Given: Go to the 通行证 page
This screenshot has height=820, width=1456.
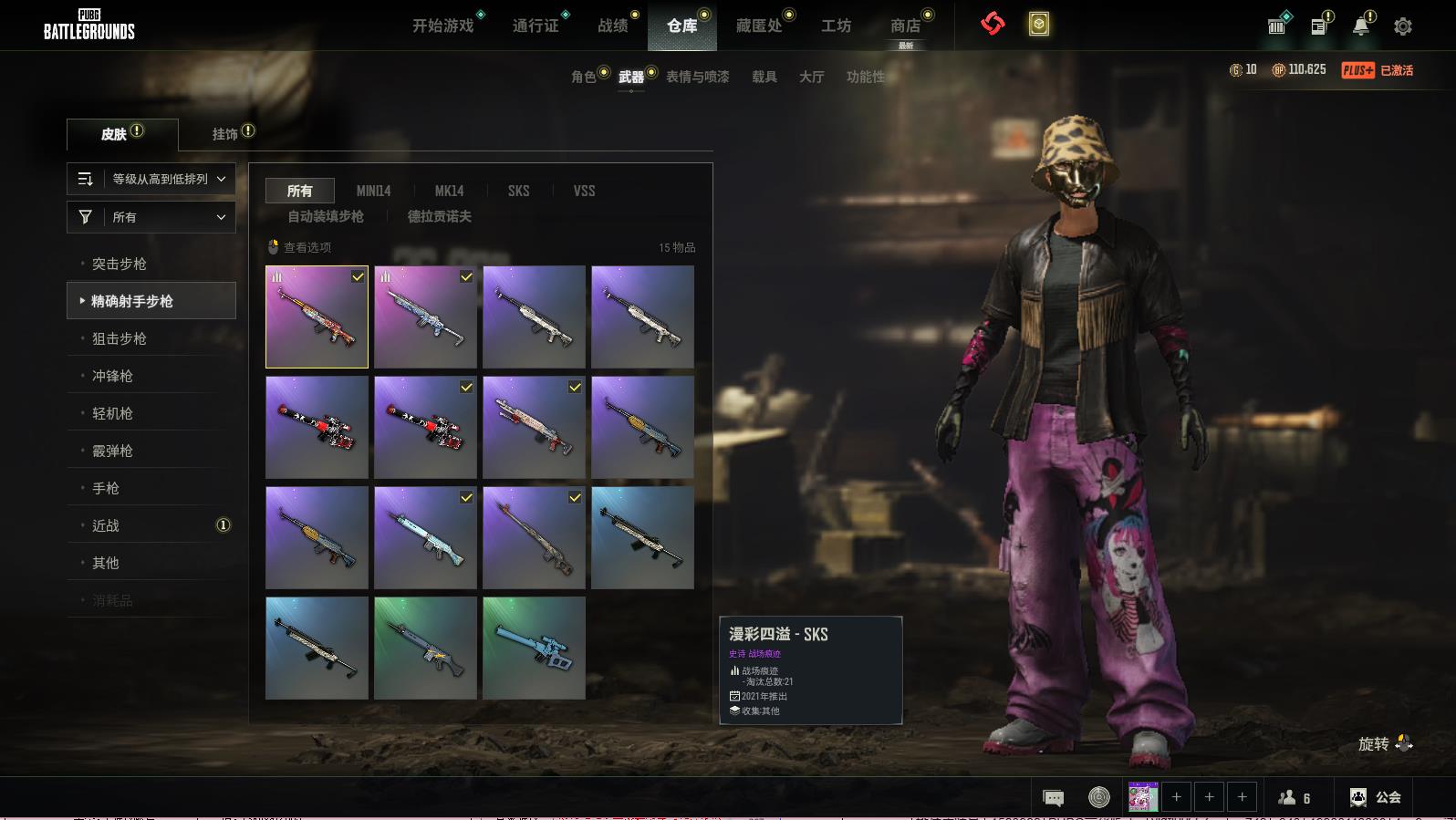Looking at the screenshot, I should click(x=536, y=26).
